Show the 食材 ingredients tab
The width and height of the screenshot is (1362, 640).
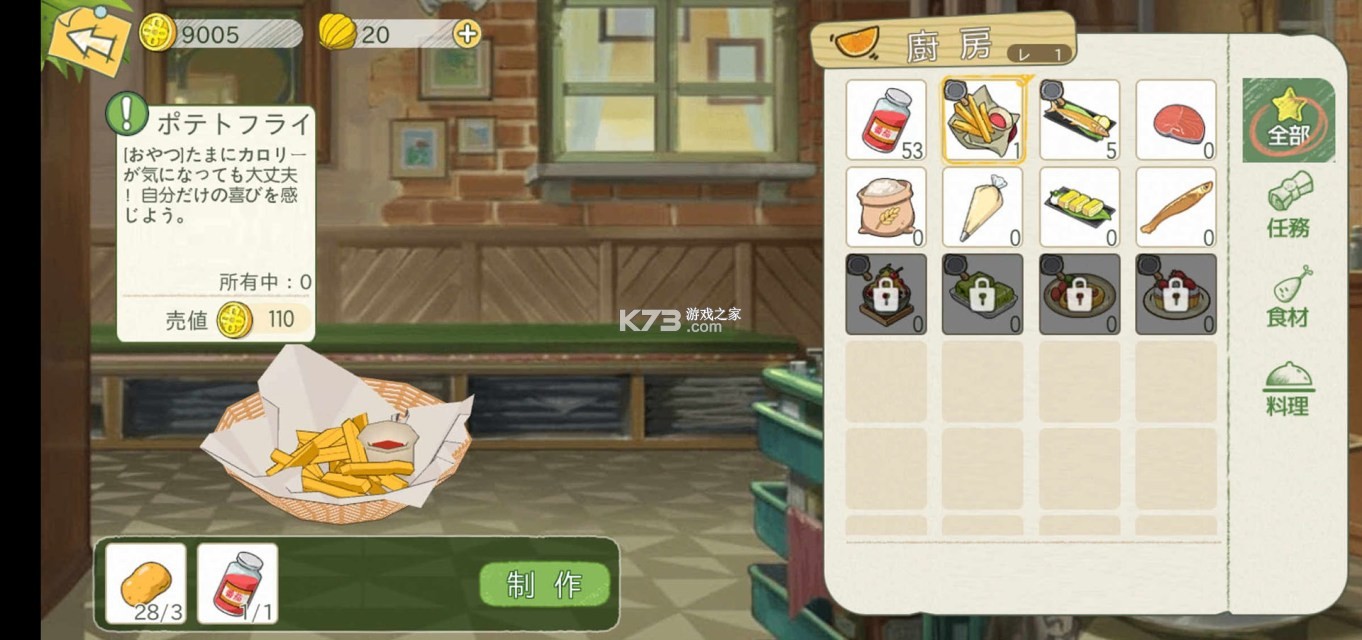coord(1288,297)
